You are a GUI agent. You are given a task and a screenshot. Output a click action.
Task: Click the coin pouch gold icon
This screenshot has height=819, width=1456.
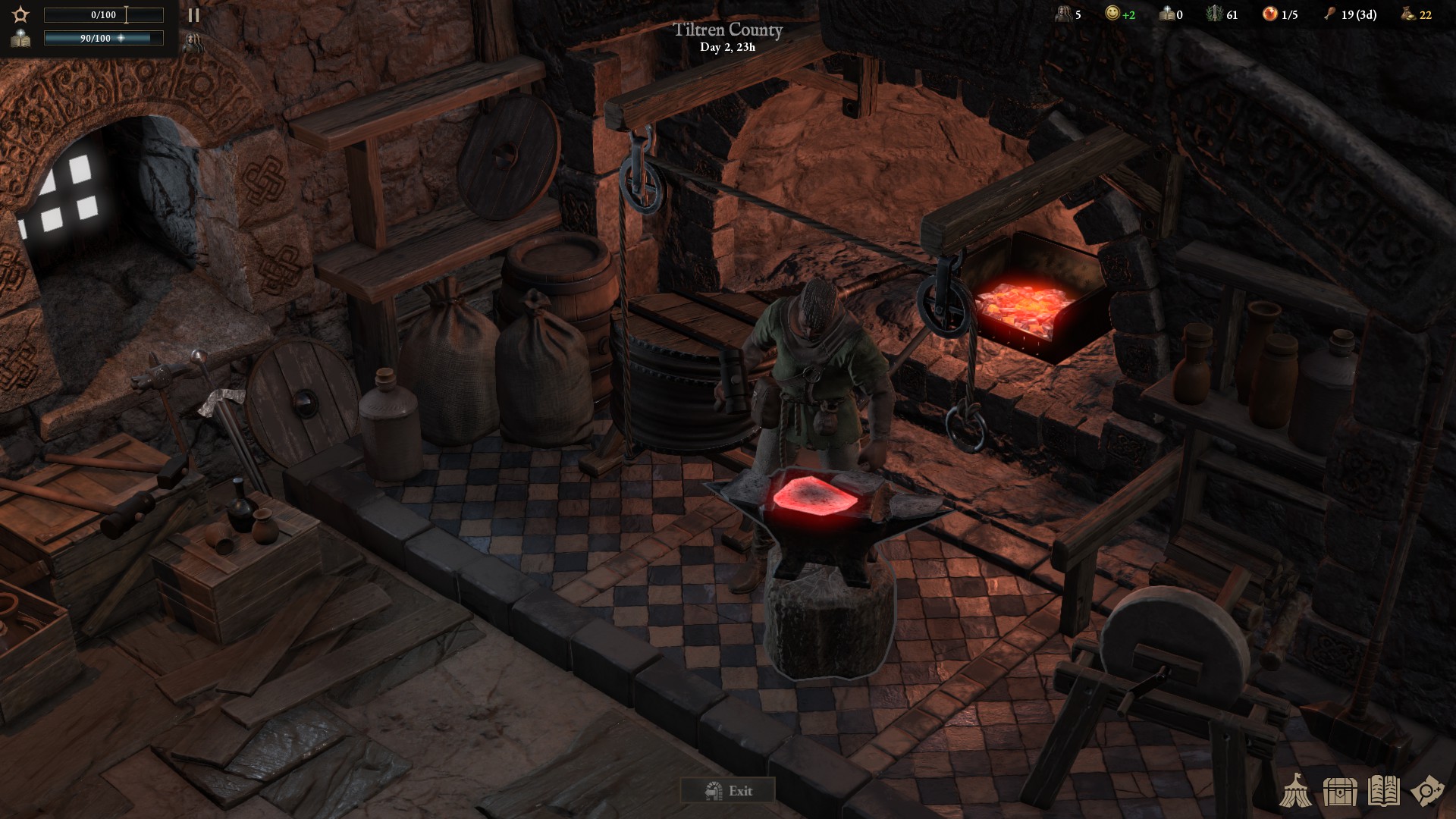click(1407, 14)
